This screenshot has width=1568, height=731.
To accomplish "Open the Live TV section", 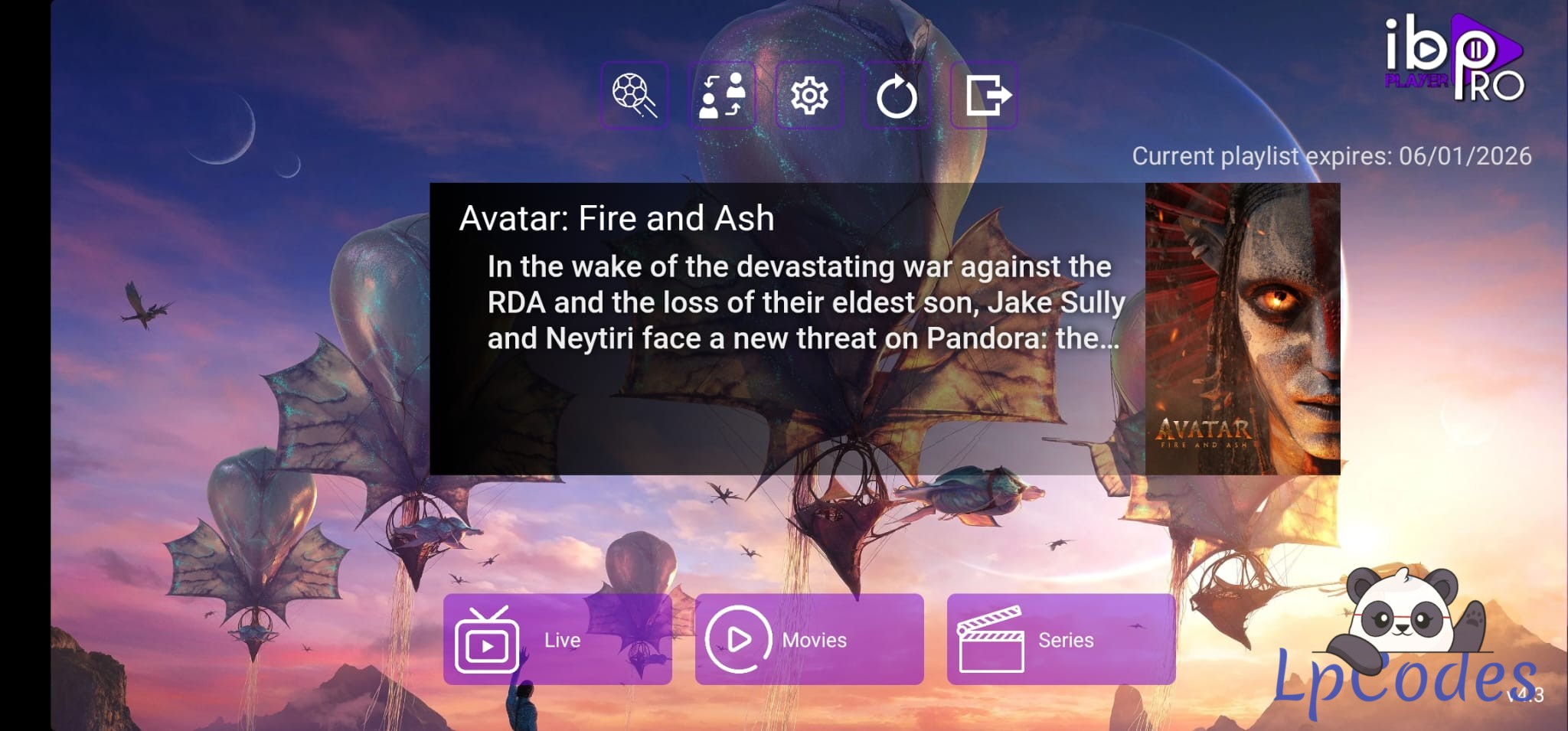I will pyautogui.click(x=557, y=639).
